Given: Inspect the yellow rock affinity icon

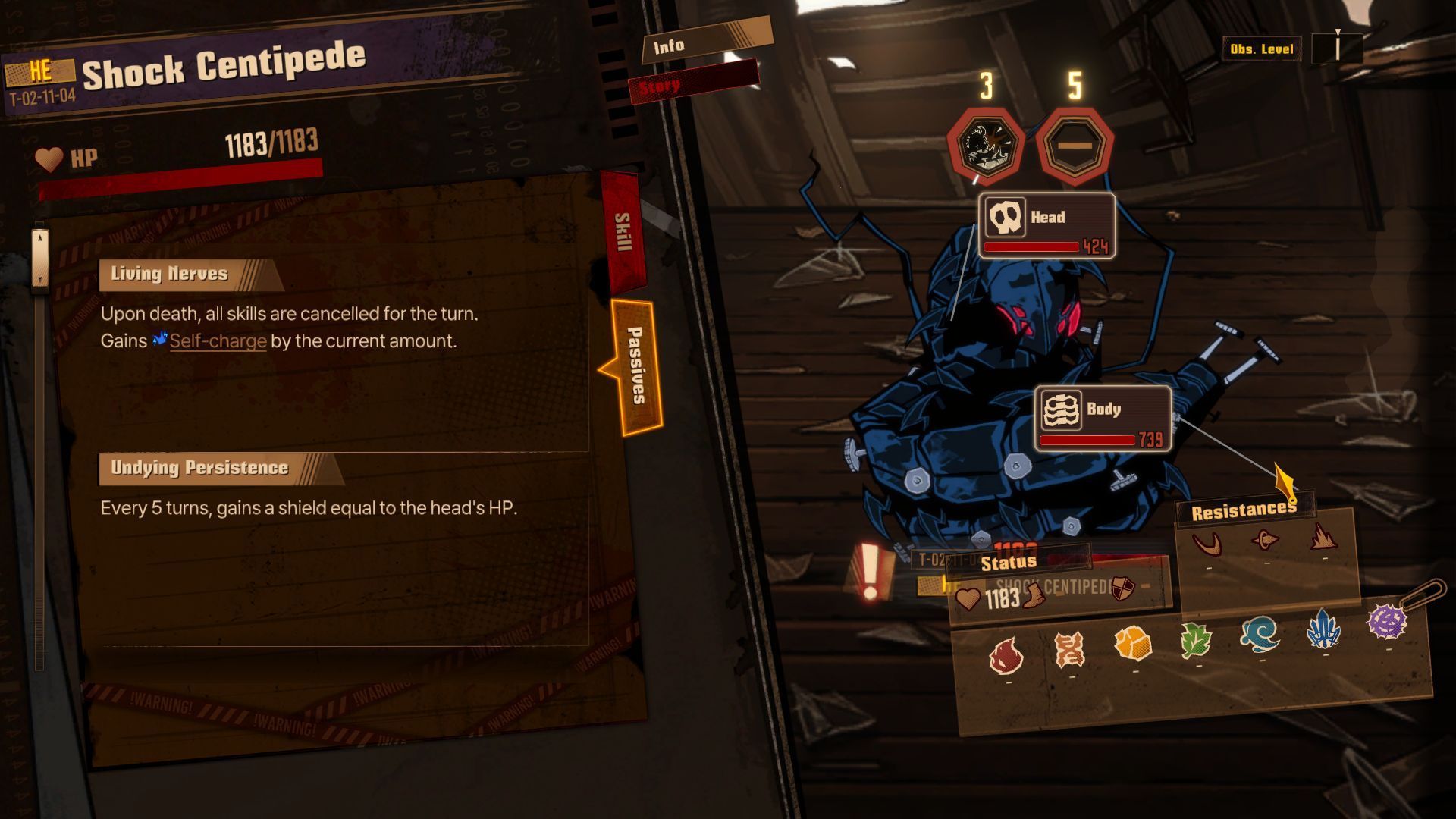Looking at the screenshot, I should 1133,644.
